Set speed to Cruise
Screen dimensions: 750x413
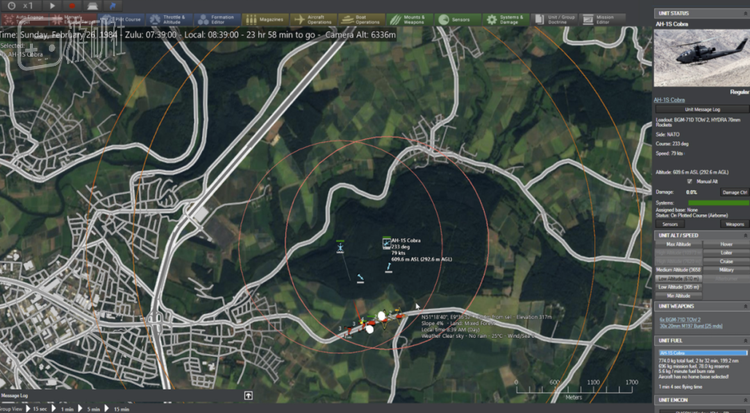[726, 261]
